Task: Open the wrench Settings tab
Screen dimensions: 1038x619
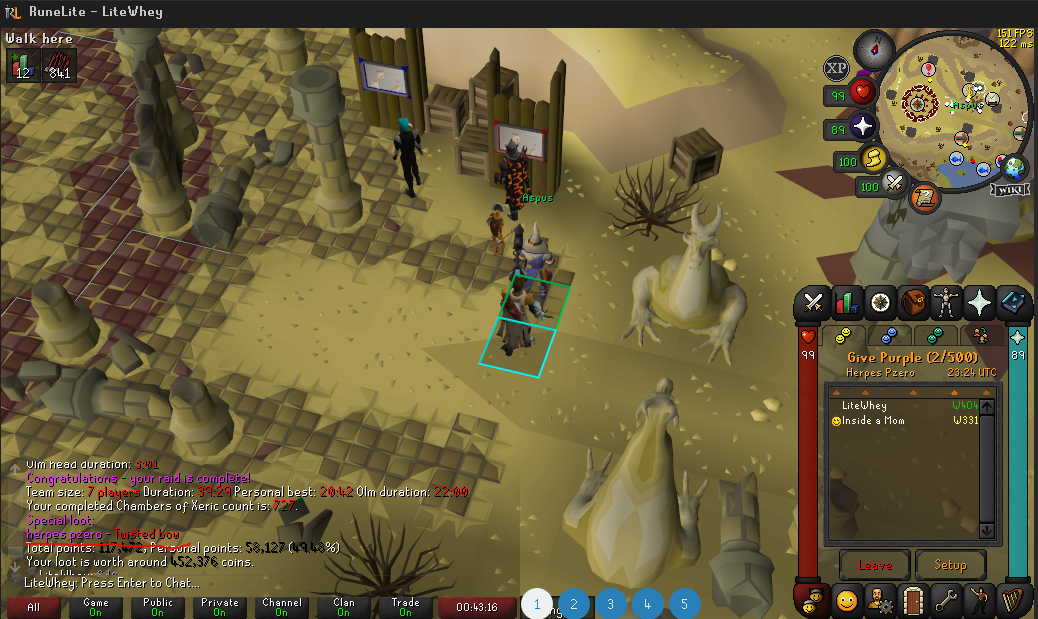Action: click(x=945, y=601)
